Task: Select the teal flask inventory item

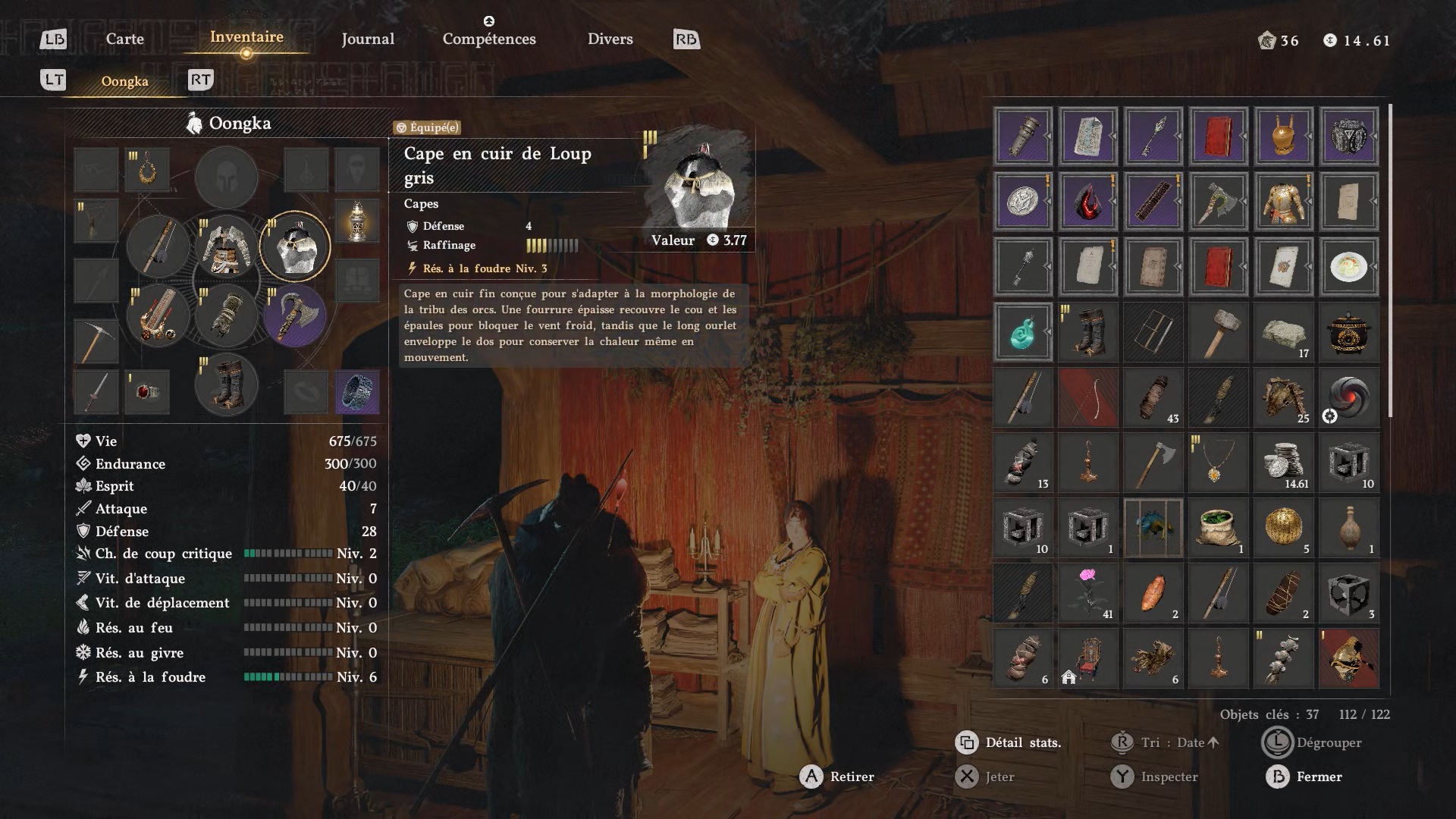Action: (1022, 332)
